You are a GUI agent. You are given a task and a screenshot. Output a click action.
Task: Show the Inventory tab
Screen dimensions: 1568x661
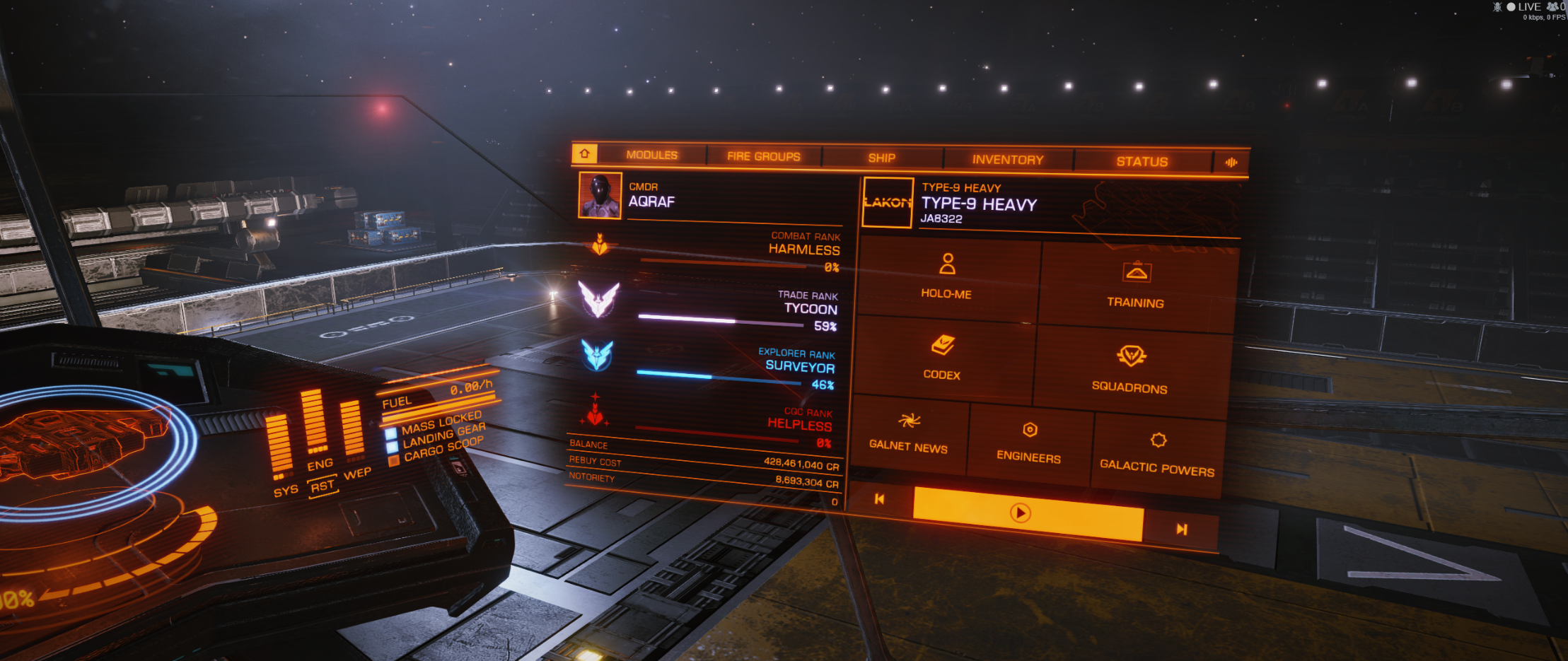tap(1007, 160)
